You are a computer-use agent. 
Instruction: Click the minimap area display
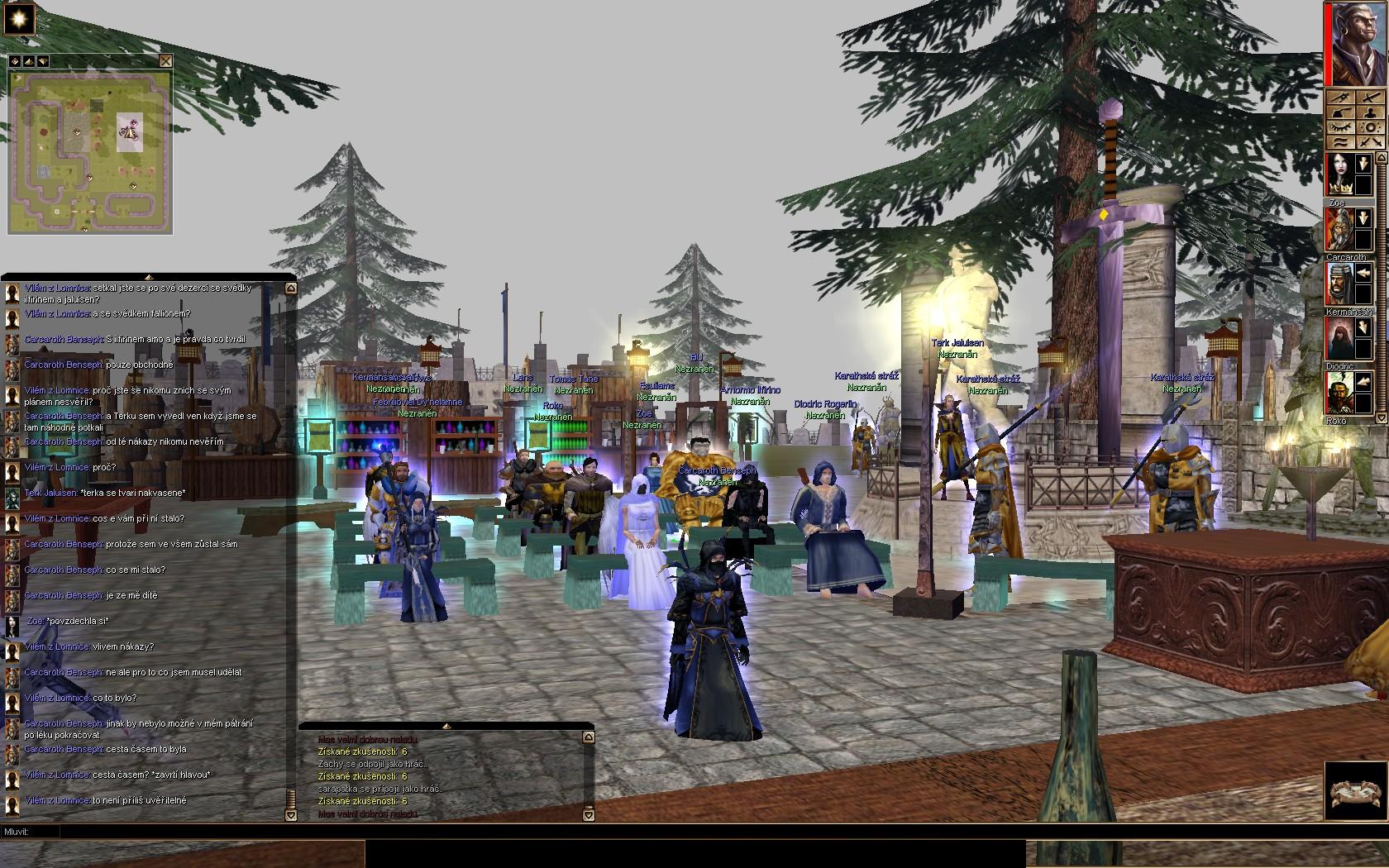point(90,152)
